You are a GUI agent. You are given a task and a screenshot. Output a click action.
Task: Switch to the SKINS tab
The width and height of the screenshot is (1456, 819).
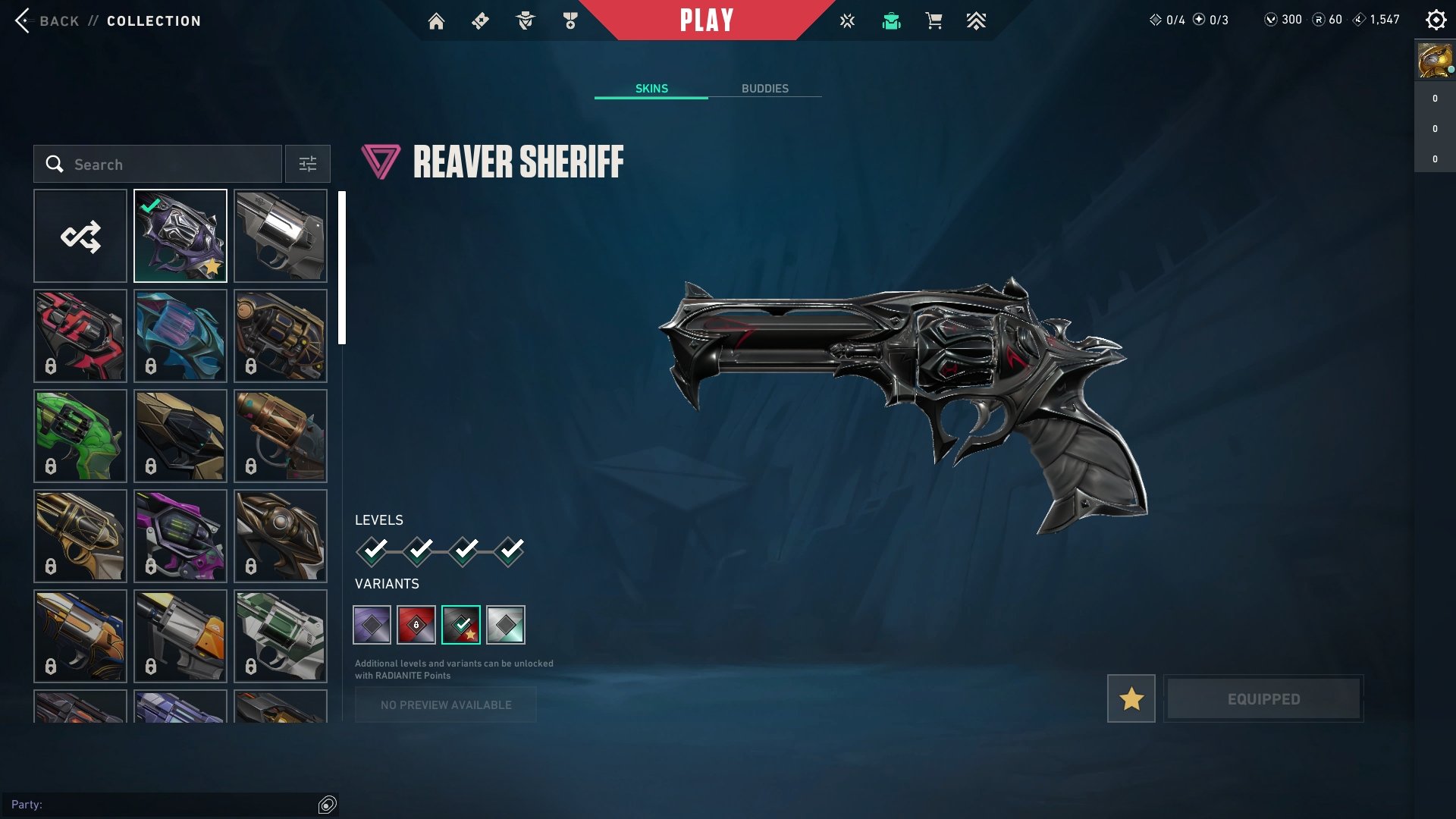[x=651, y=88]
